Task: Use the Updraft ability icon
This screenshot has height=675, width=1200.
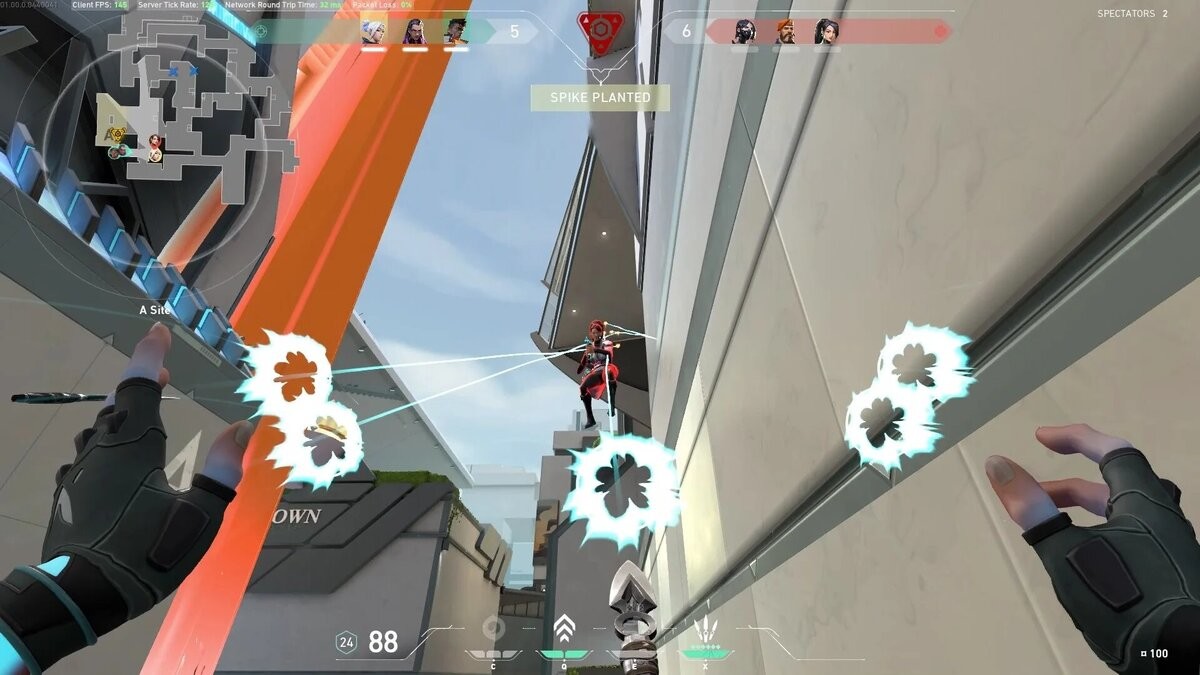Action: click(x=563, y=630)
